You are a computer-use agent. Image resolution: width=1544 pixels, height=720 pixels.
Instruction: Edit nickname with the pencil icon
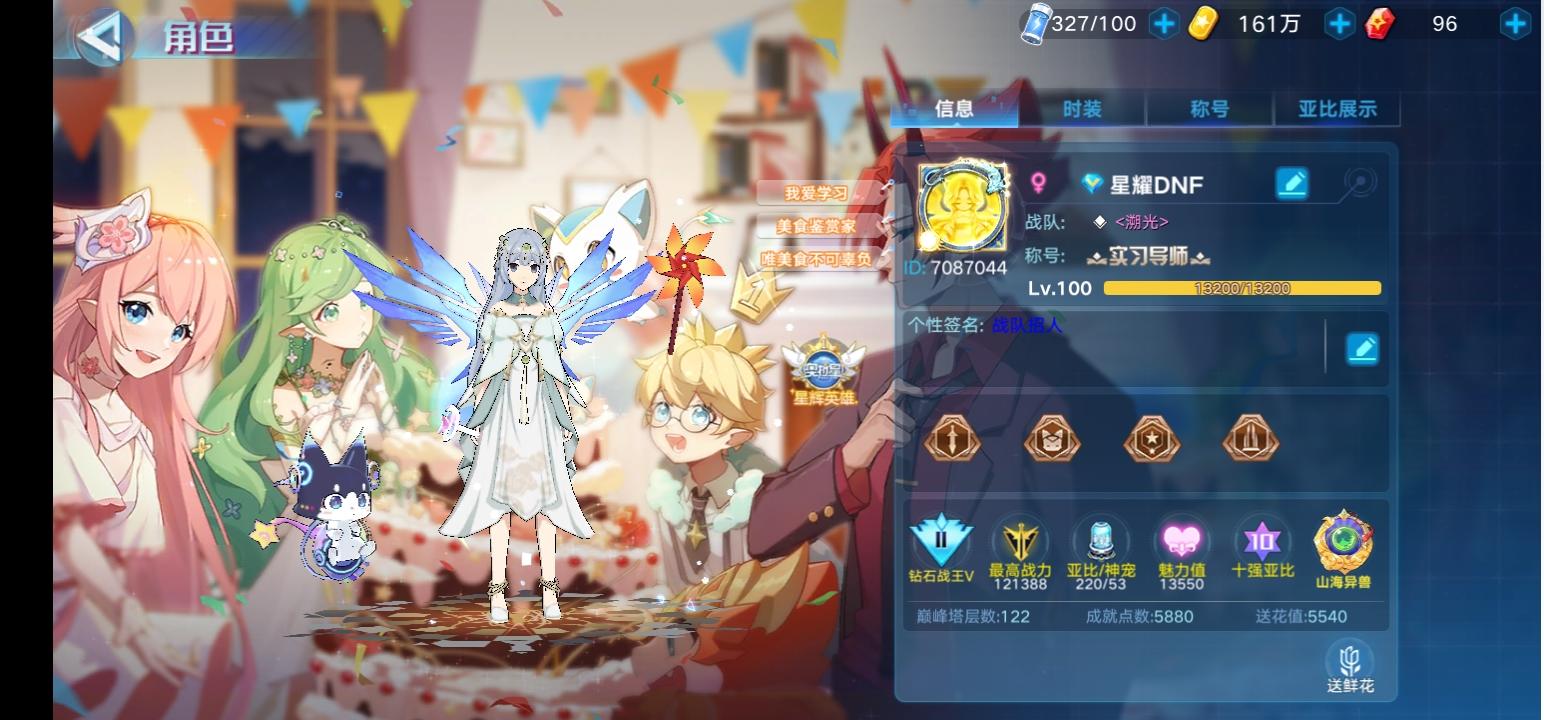tap(1292, 184)
